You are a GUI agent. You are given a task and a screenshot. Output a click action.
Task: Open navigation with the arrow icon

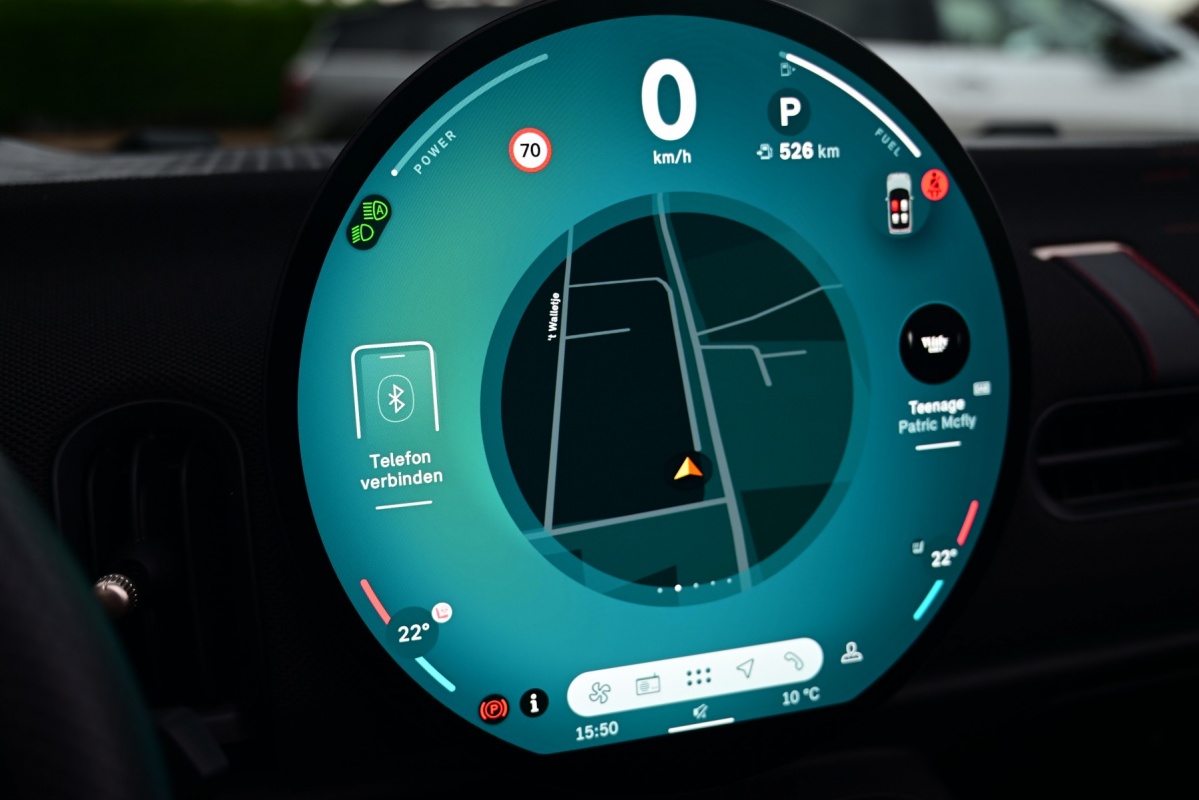coord(745,668)
